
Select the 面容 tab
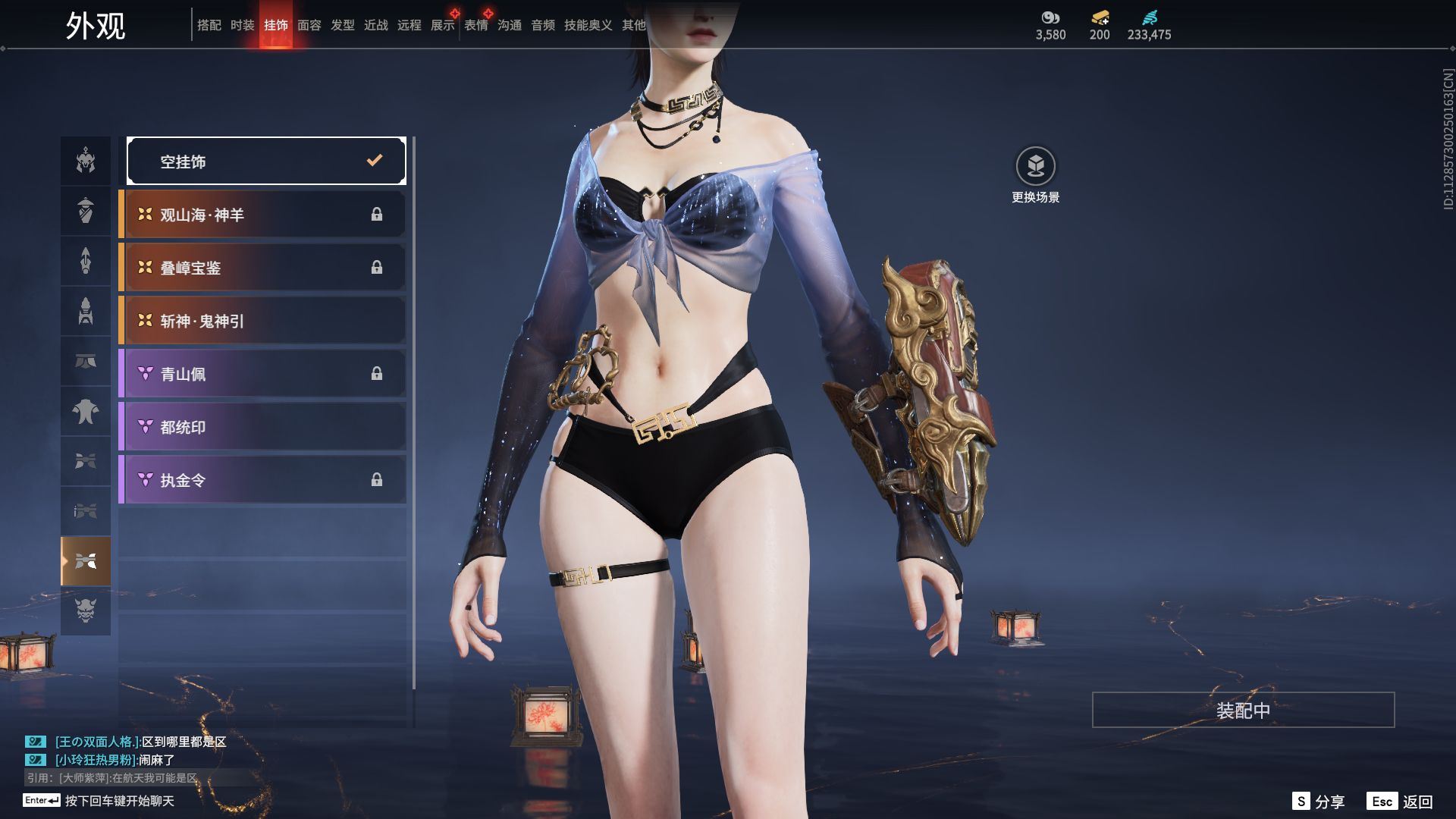[309, 26]
